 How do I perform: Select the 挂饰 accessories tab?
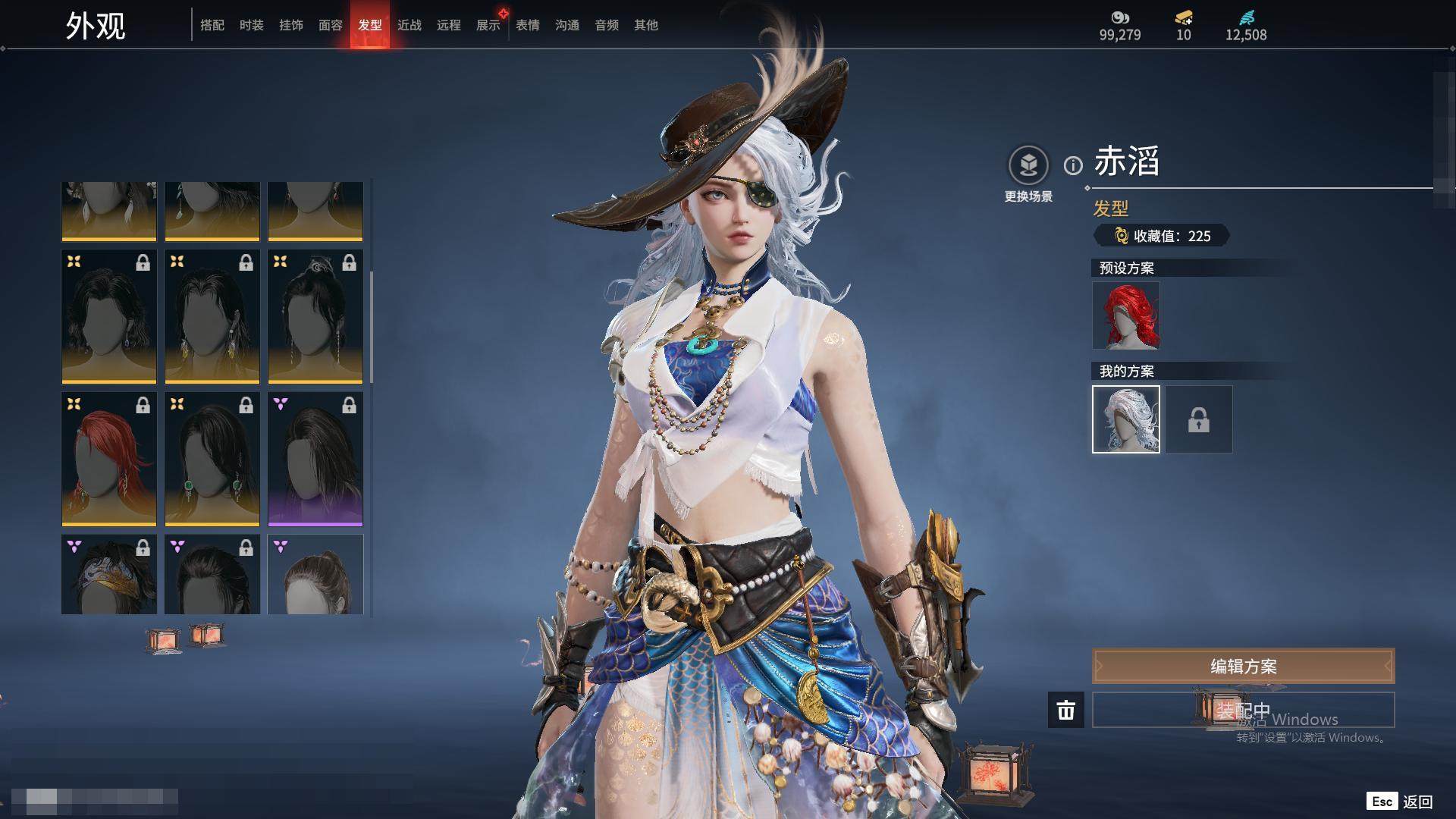coord(291,25)
